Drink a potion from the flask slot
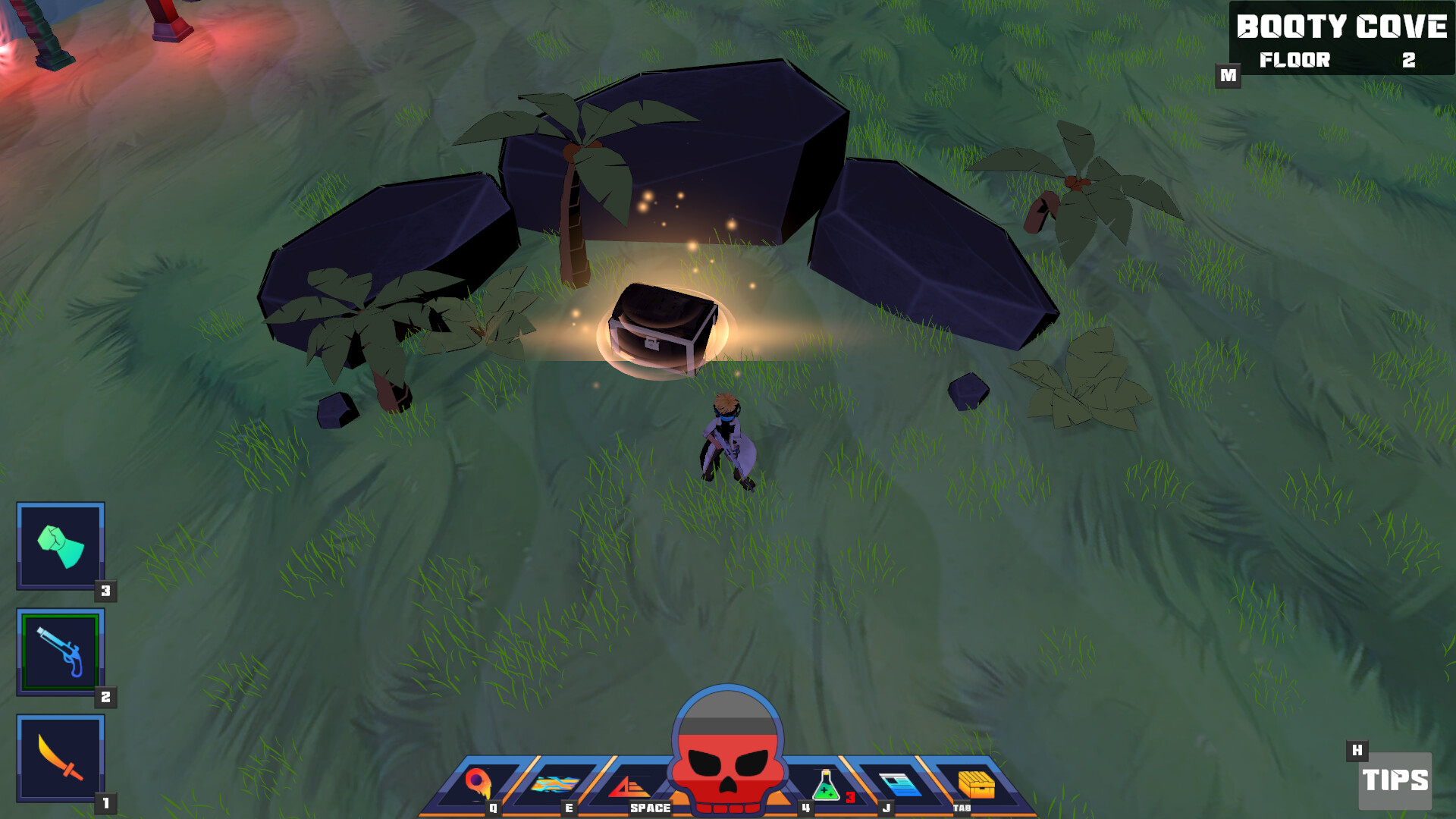1456x819 pixels. click(x=824, y=785)
